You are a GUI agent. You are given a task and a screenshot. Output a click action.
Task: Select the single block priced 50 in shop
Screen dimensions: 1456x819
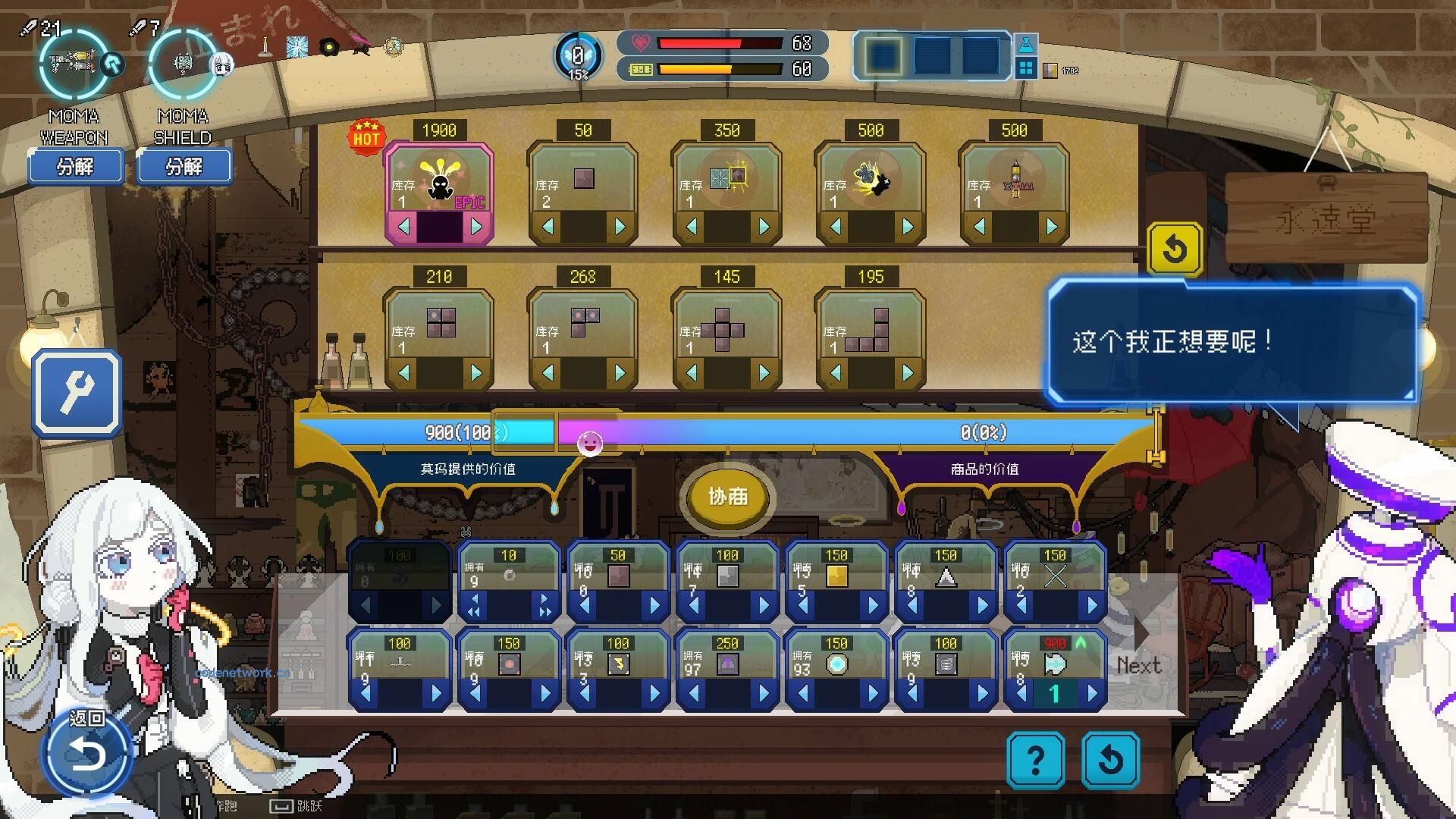583,180
